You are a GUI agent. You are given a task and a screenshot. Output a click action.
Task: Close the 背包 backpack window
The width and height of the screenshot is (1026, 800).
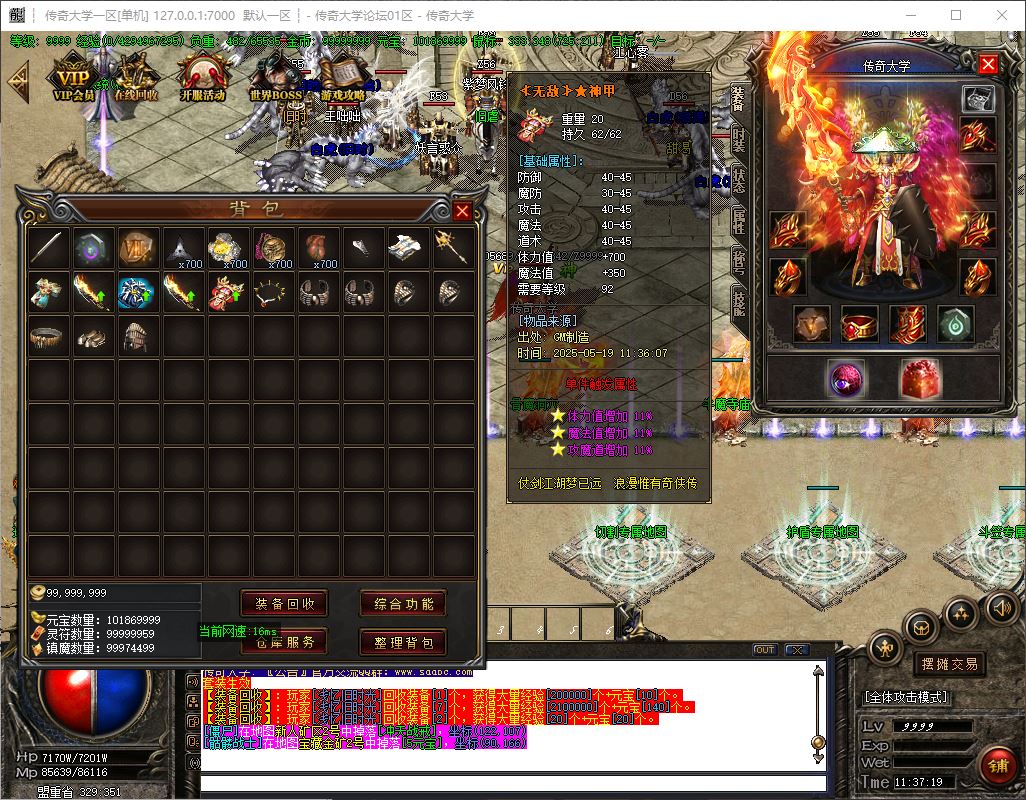click(462, 211)
